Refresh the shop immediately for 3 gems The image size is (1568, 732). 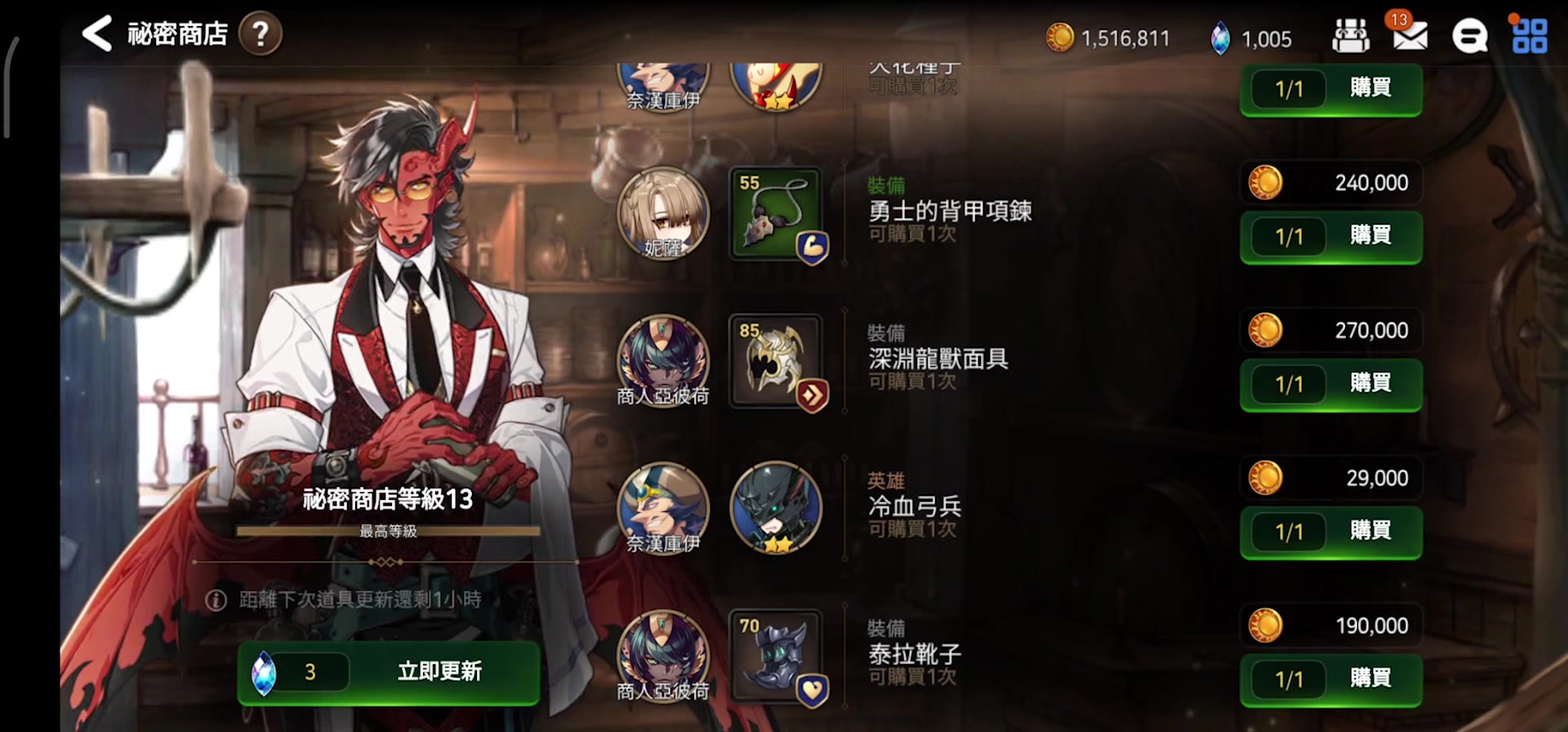(x=389, y=672)
